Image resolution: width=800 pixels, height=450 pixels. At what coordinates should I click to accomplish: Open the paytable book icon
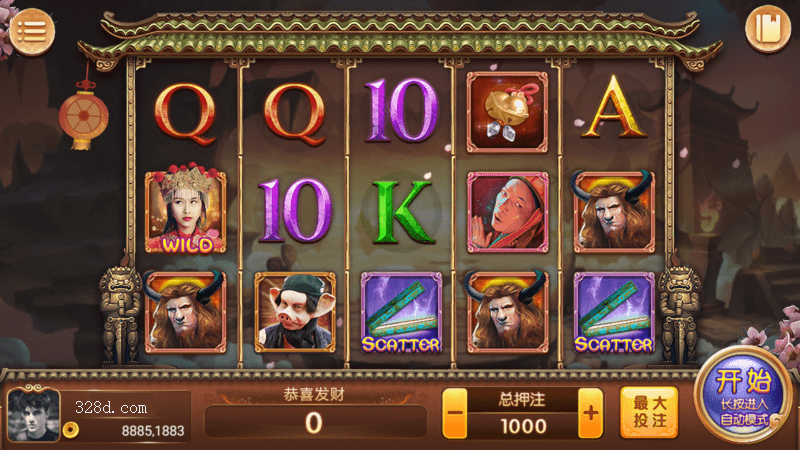[768, 28]
